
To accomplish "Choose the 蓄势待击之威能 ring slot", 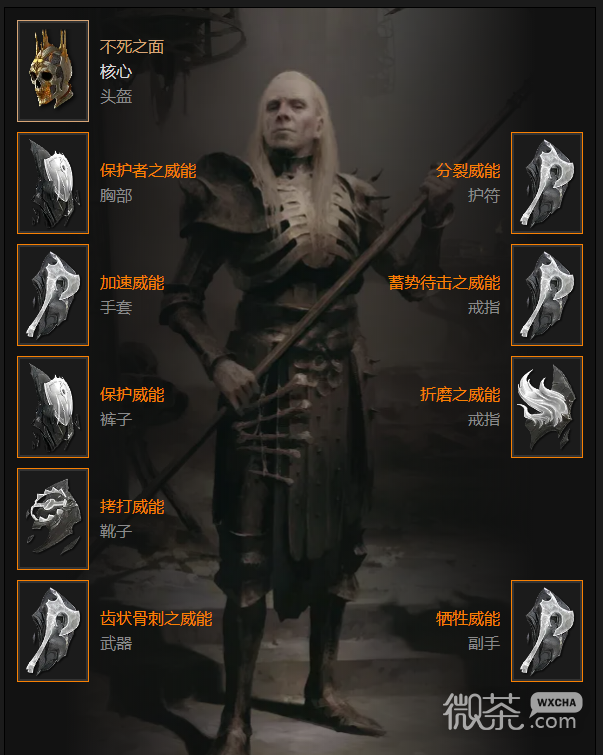I will pos(547,295).
